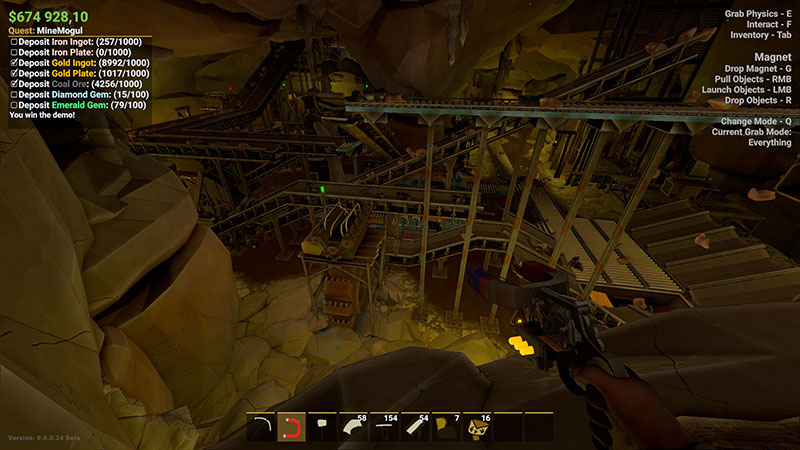
Task: Choose the hotbar slot with 16 items
Action: (x=478, y=428)
